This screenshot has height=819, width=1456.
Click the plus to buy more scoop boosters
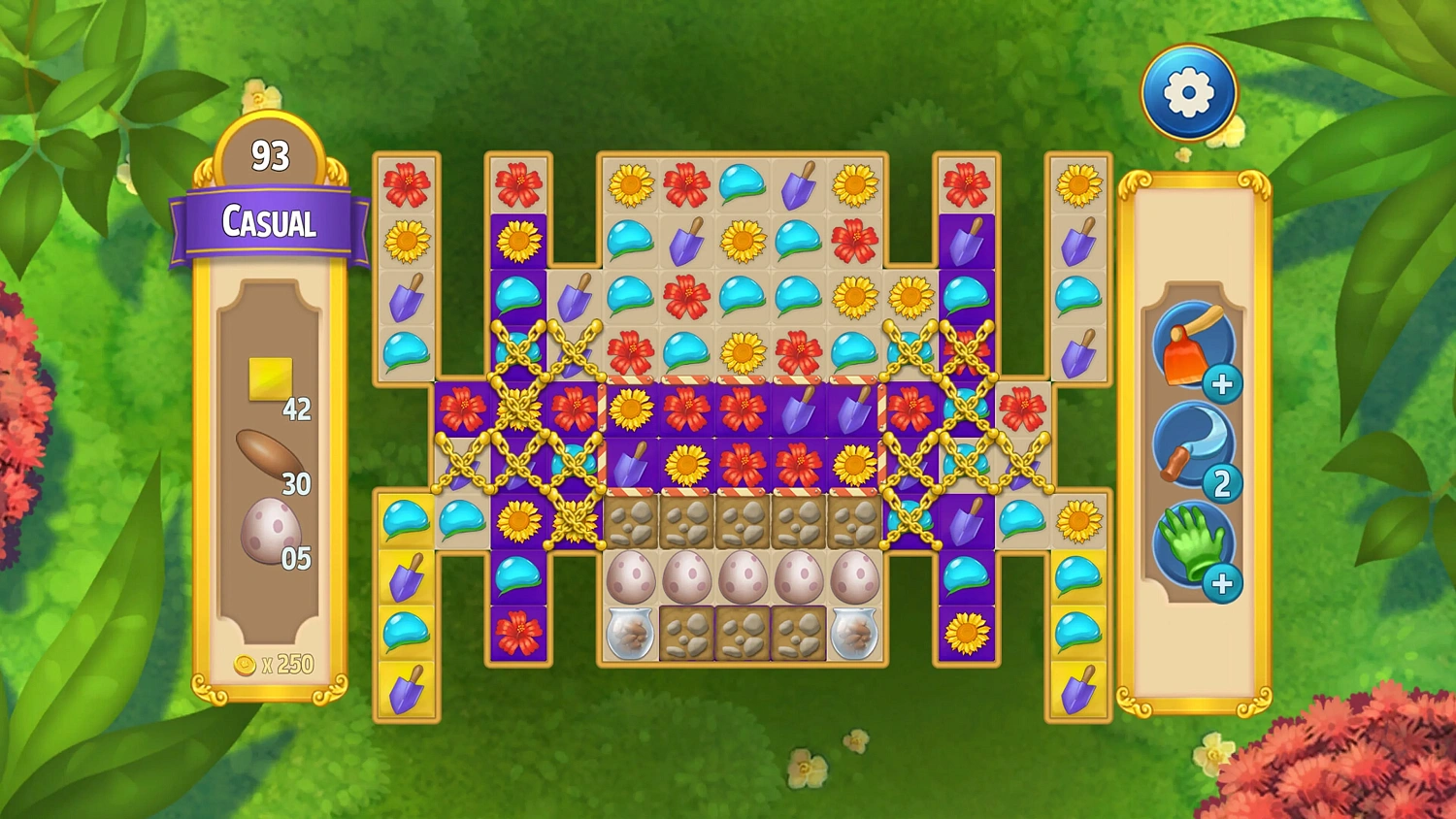click(1222, 385)
